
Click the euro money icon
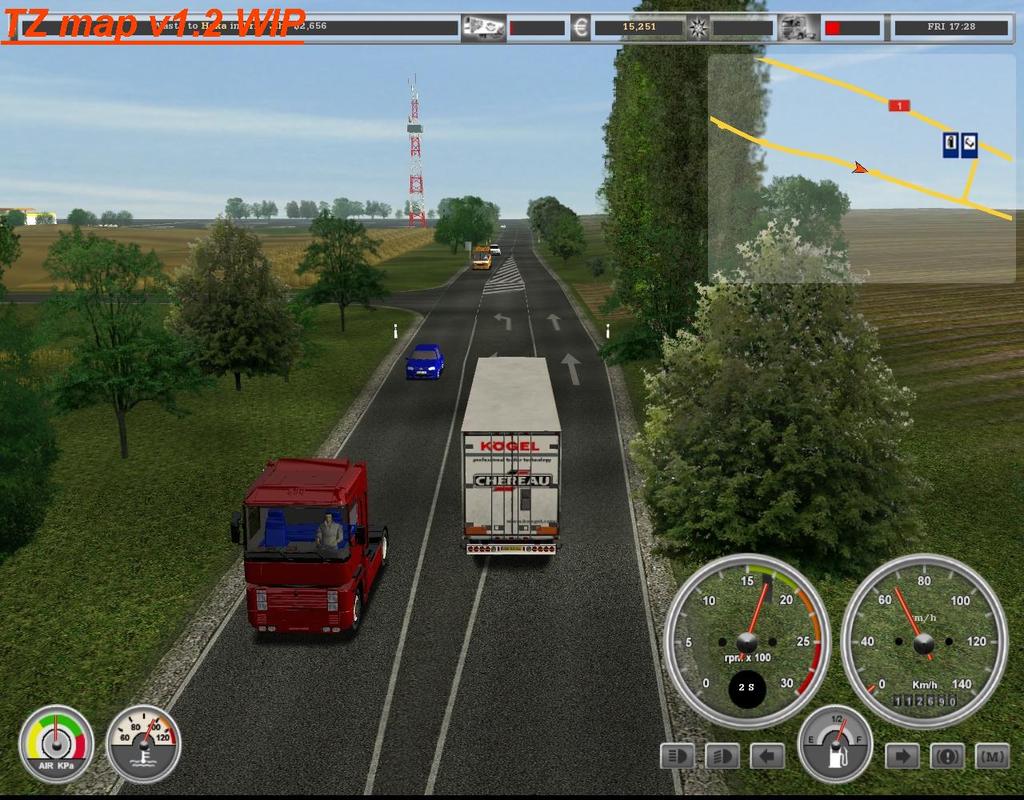coord(580,27)
